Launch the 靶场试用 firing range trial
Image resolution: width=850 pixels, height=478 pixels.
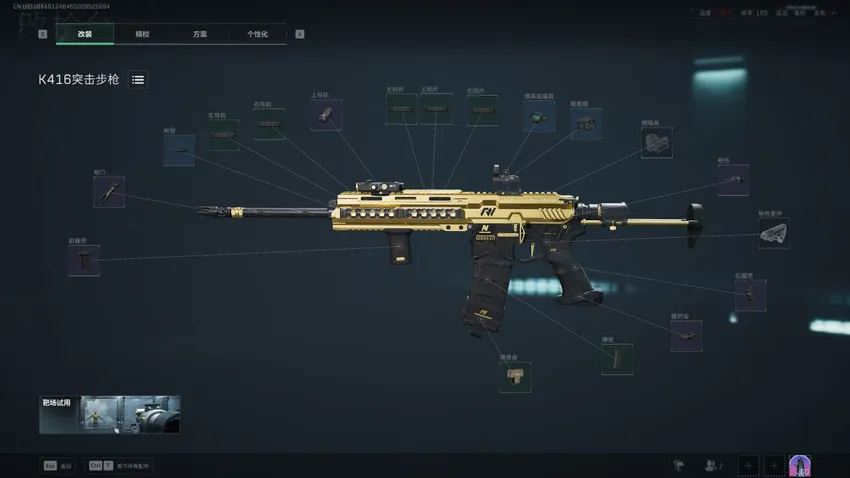pos(110,414)
